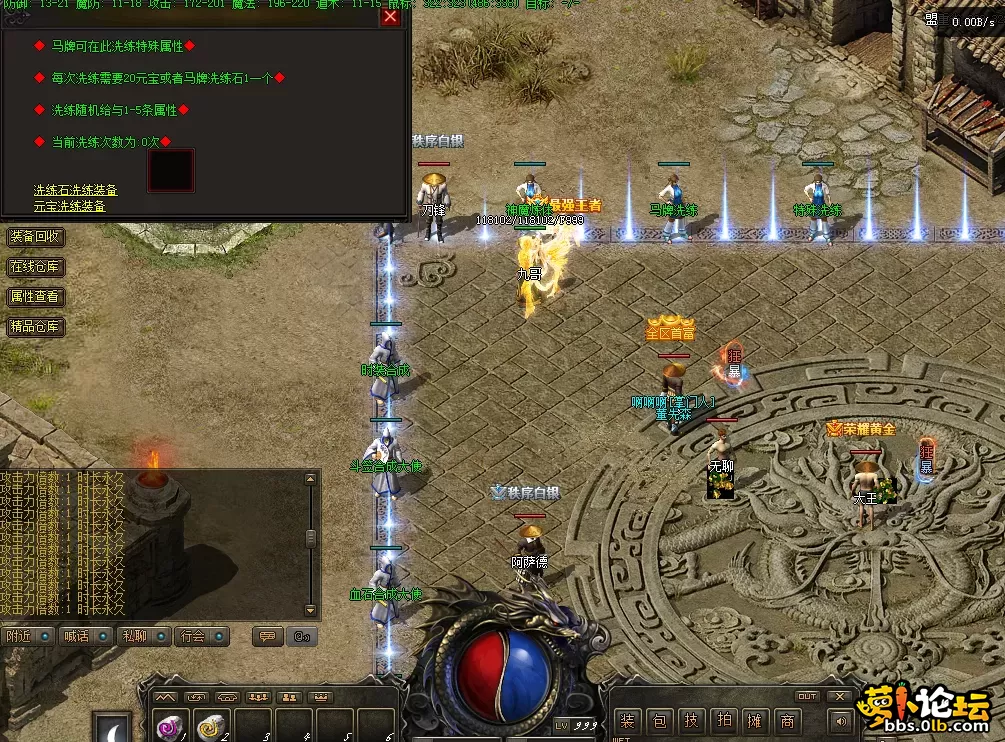The width and height of the screenshot is (1005, 742).
Task: Close the 马牌洗练 dialog window
Action: point(390,16)
